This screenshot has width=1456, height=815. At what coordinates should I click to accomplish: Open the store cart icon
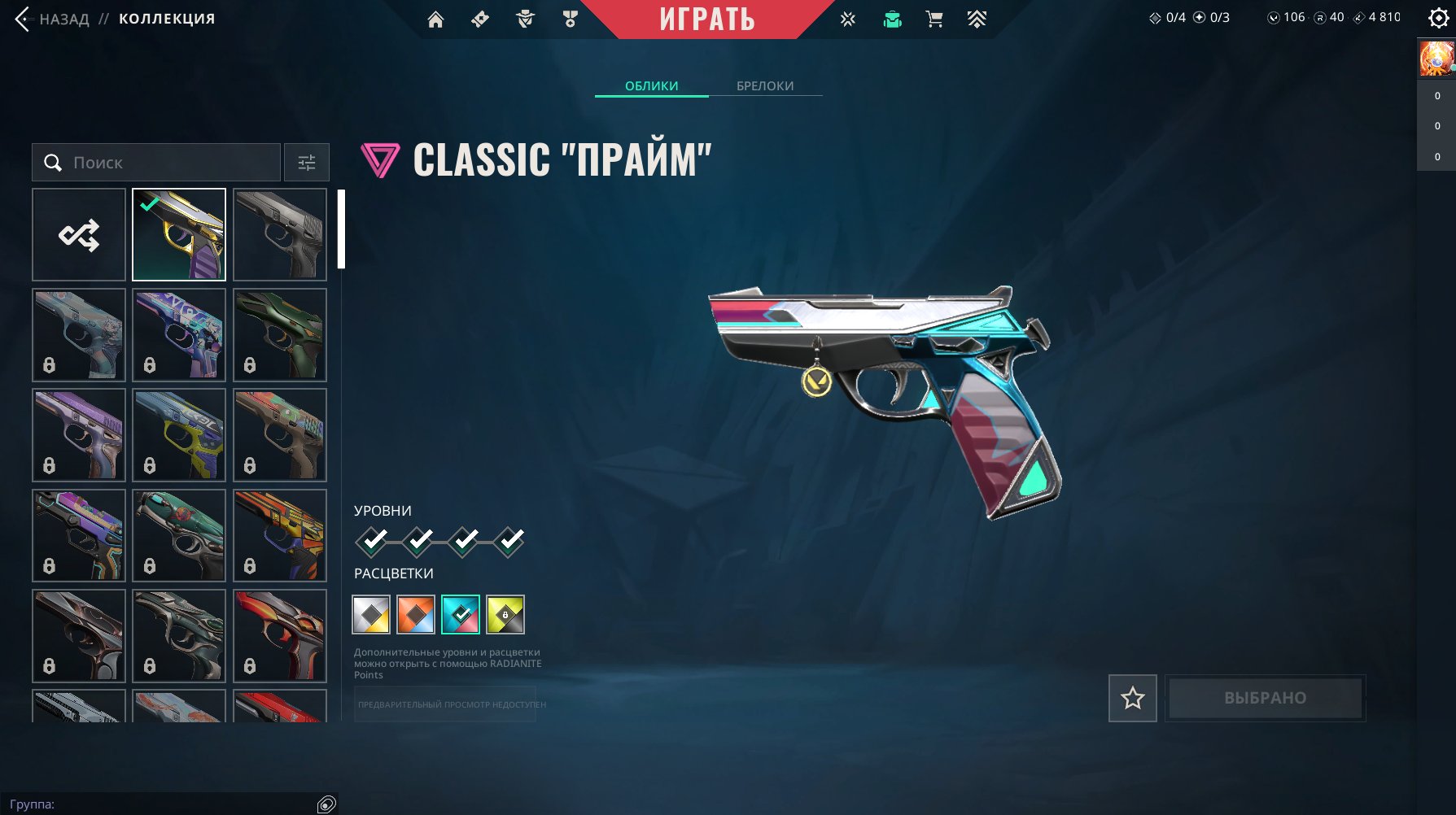[935, 19]
